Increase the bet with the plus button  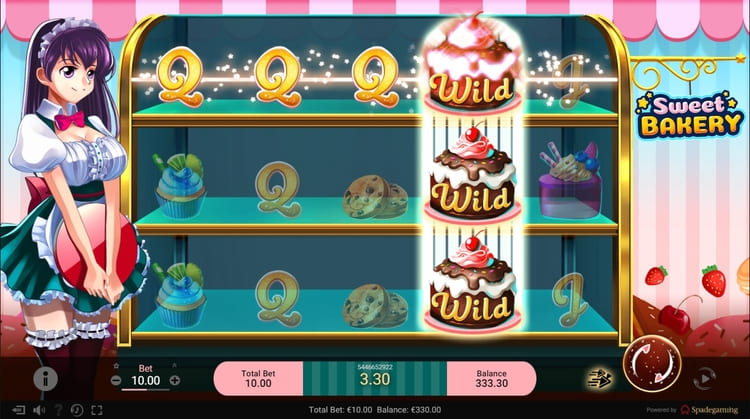pyautogui.click(x=175, y=380)
